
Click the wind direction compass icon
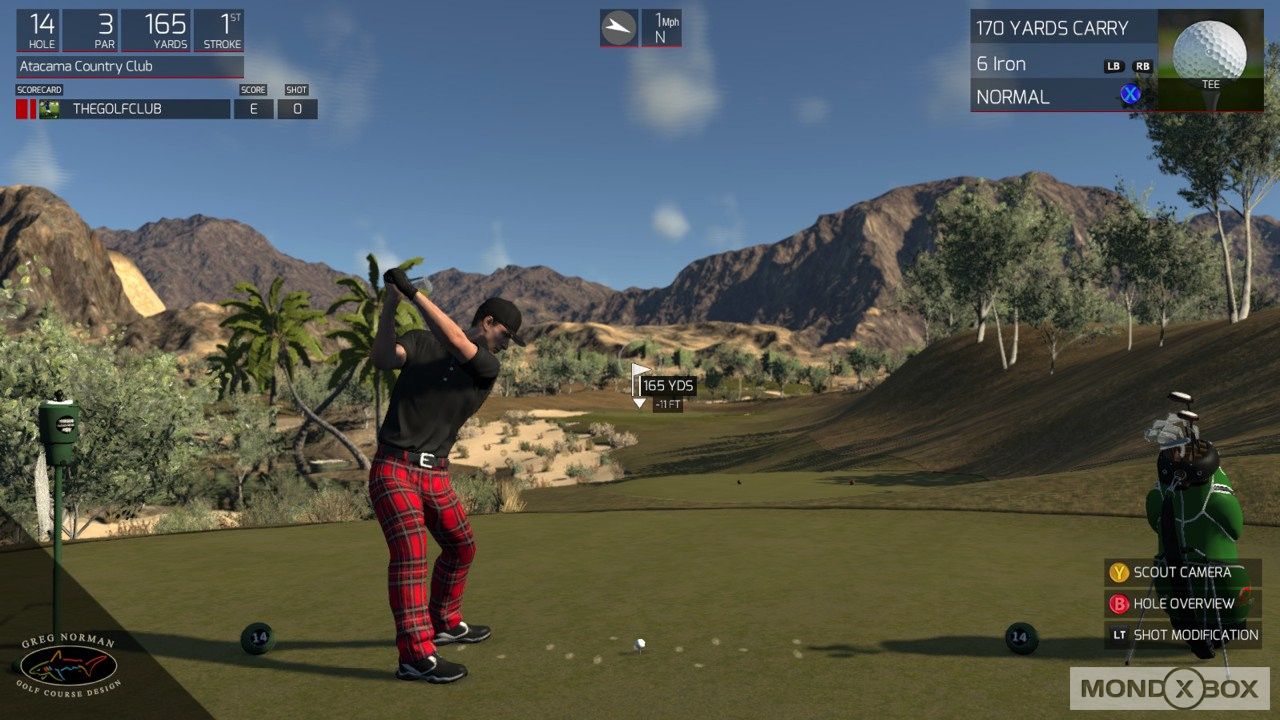pyautogui.click(x=617, y=27)
